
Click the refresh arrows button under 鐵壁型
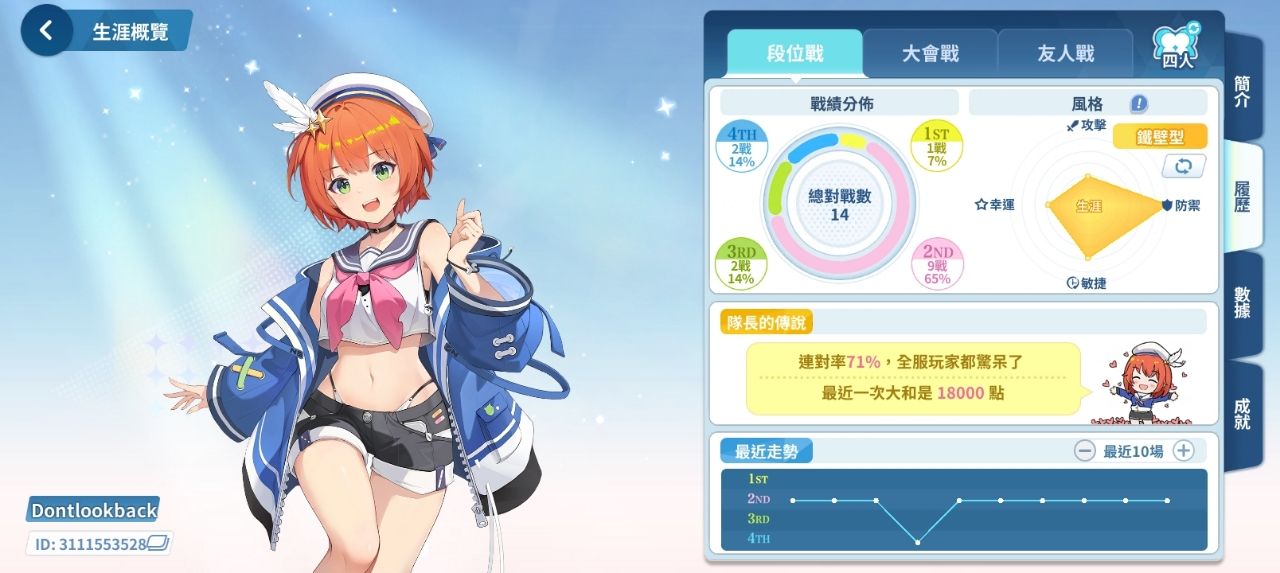click(1183, 165)
